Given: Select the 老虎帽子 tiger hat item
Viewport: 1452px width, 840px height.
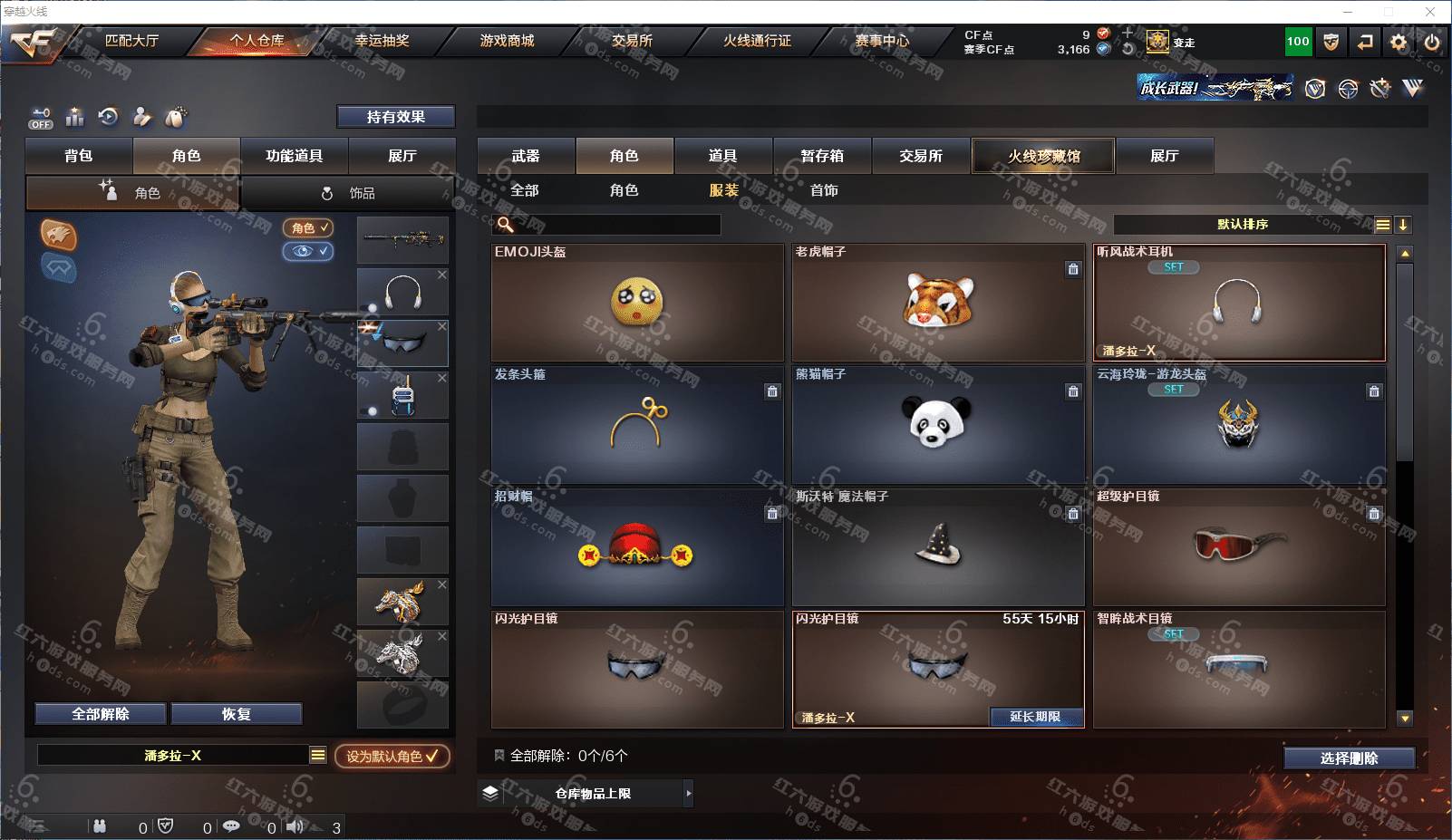Looking at the screenshot, I should [938, 303].
